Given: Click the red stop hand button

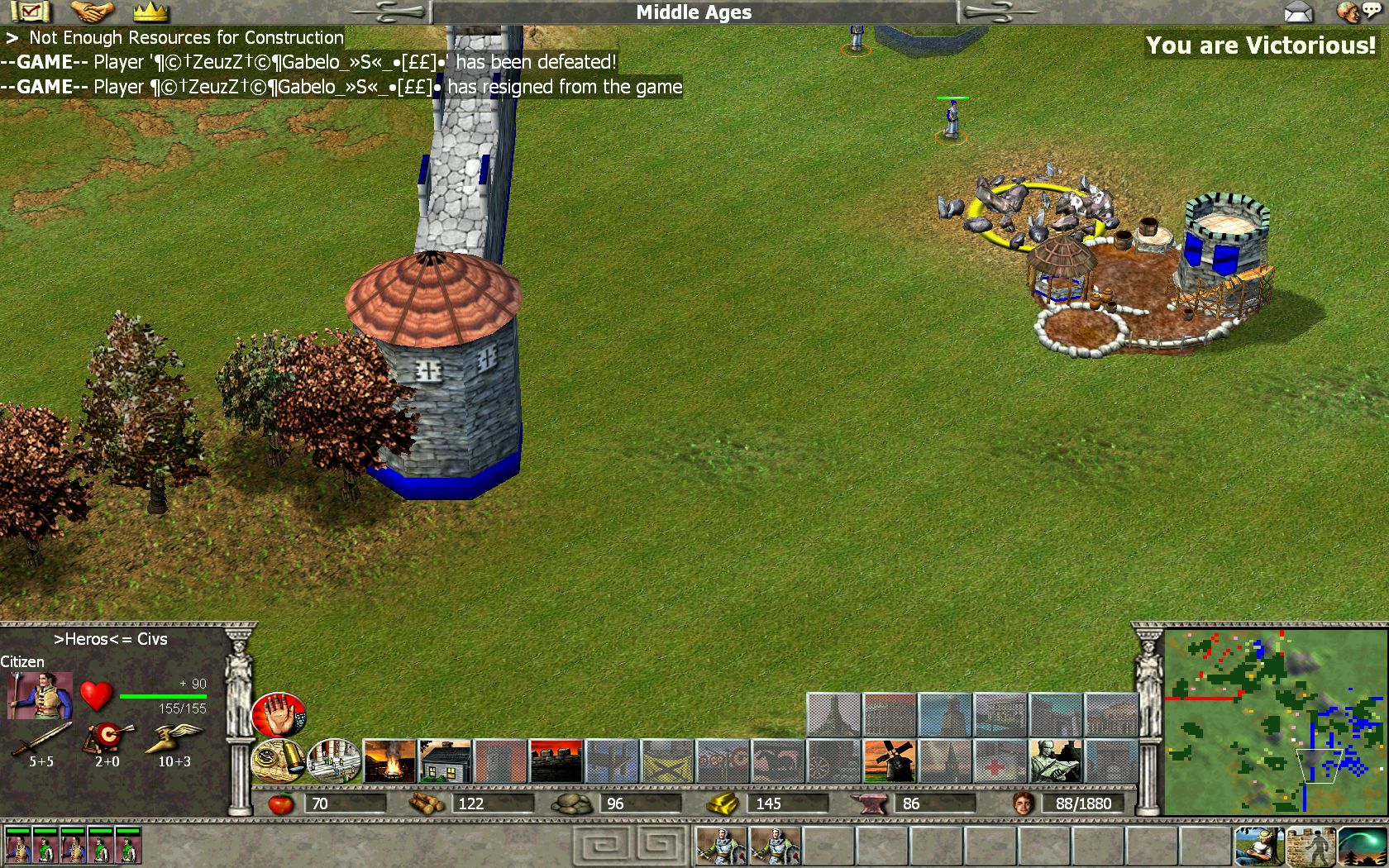Looking at the screenshot, I should point(279,716).
